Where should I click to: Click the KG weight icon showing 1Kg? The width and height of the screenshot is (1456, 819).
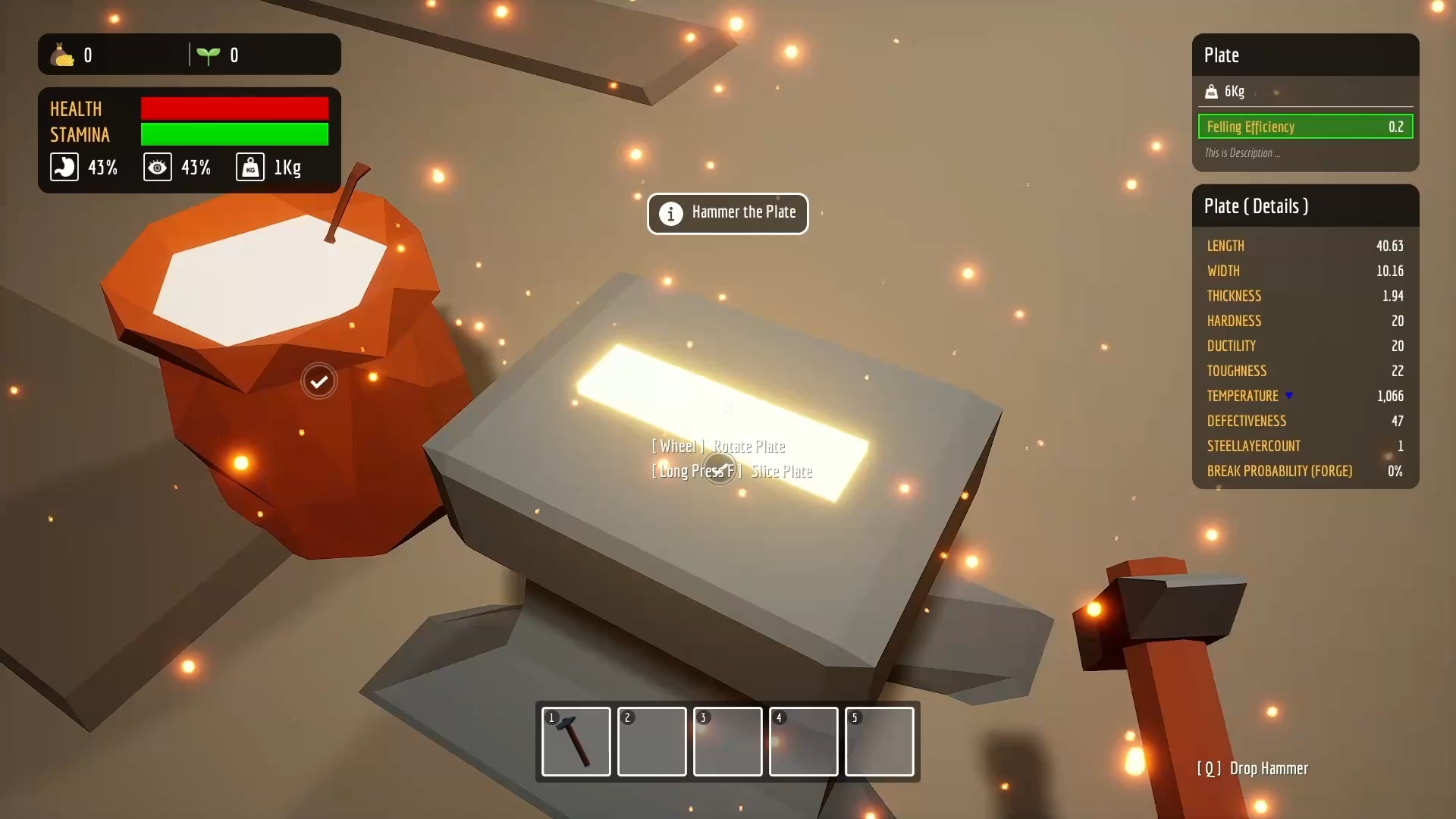point(249,167)
